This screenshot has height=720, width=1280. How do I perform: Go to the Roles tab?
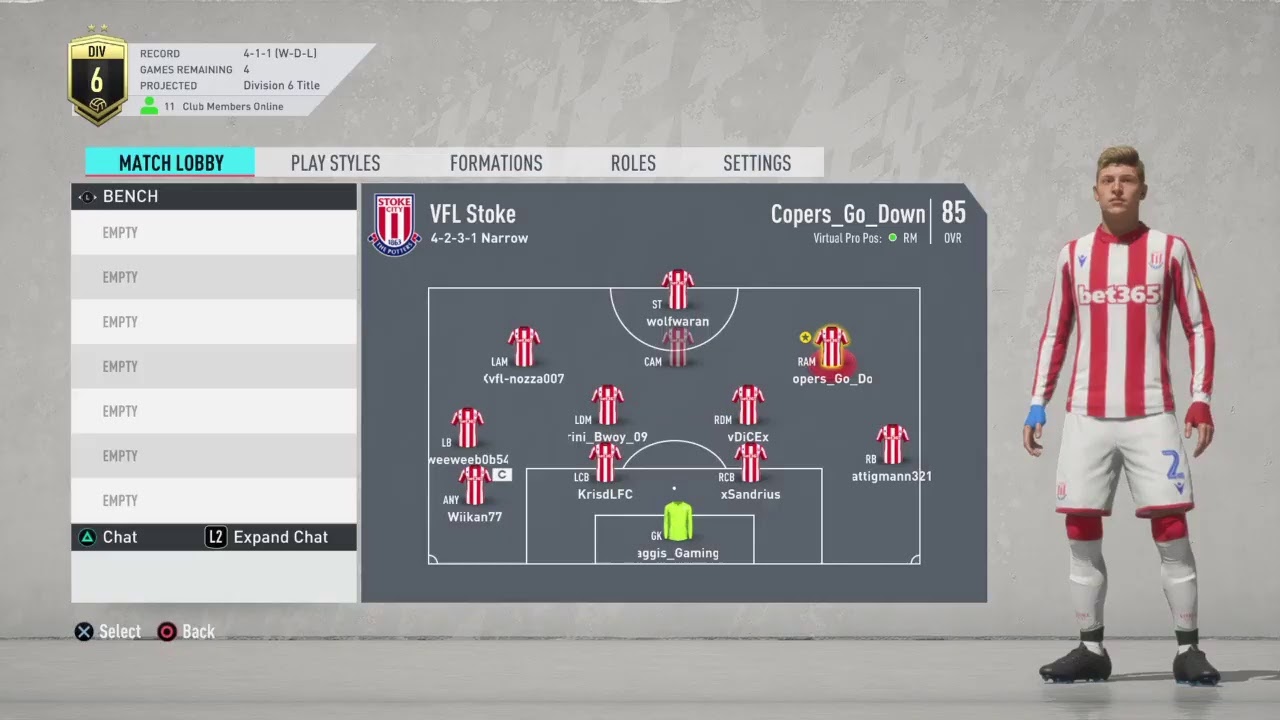point(633,163)
